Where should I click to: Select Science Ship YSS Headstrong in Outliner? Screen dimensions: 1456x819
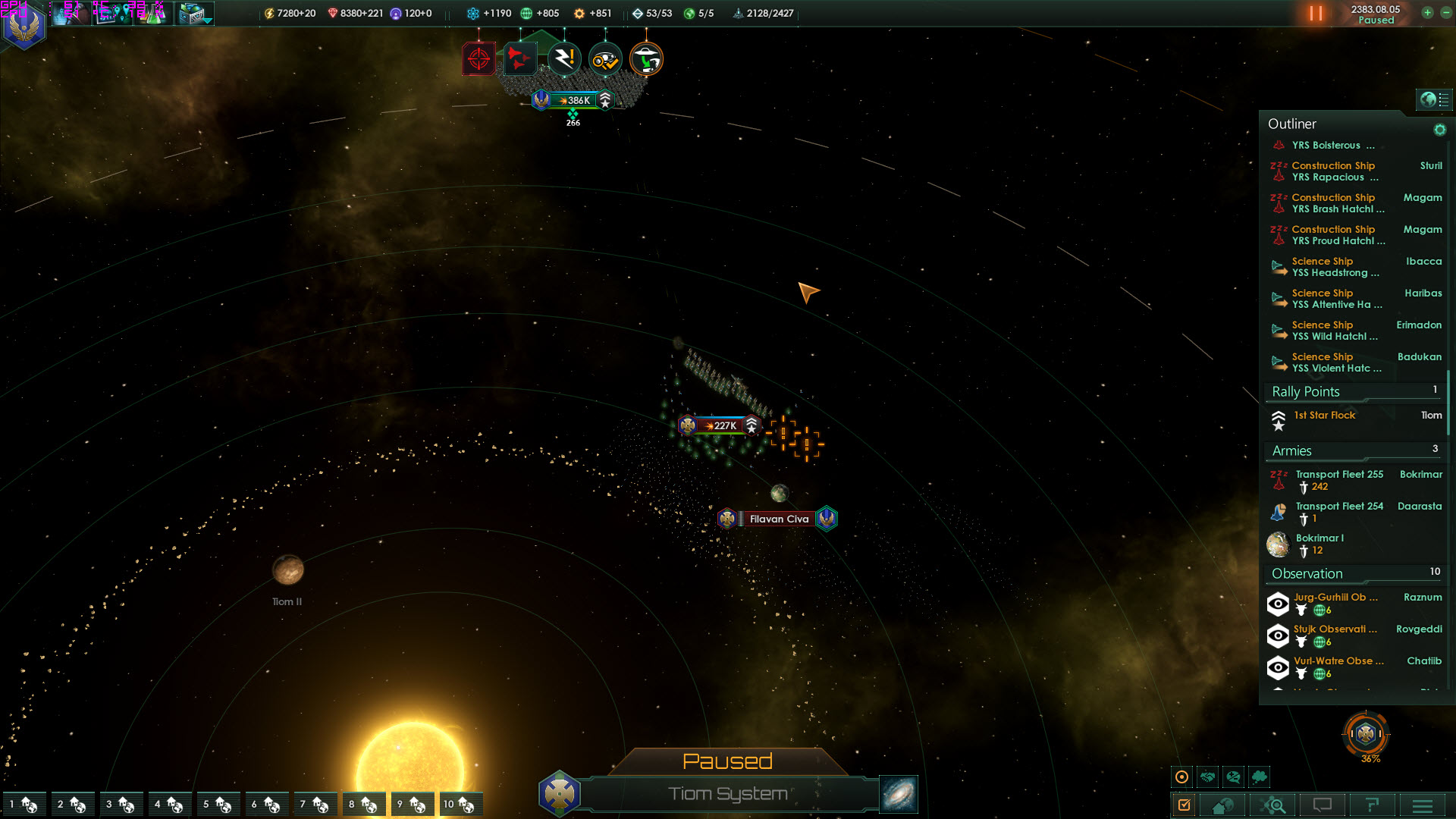pos(1335,267)
